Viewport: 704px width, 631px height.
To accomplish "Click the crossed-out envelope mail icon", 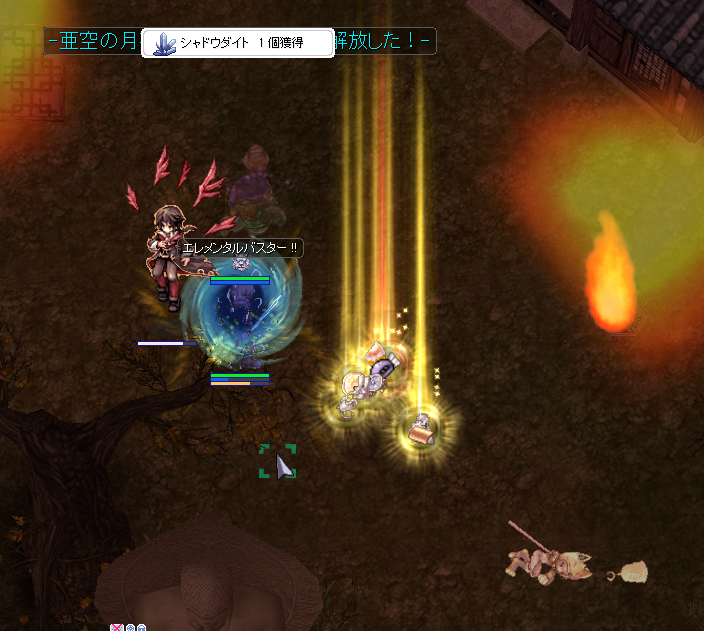I will pyautogui.click(x=117, y=628).
